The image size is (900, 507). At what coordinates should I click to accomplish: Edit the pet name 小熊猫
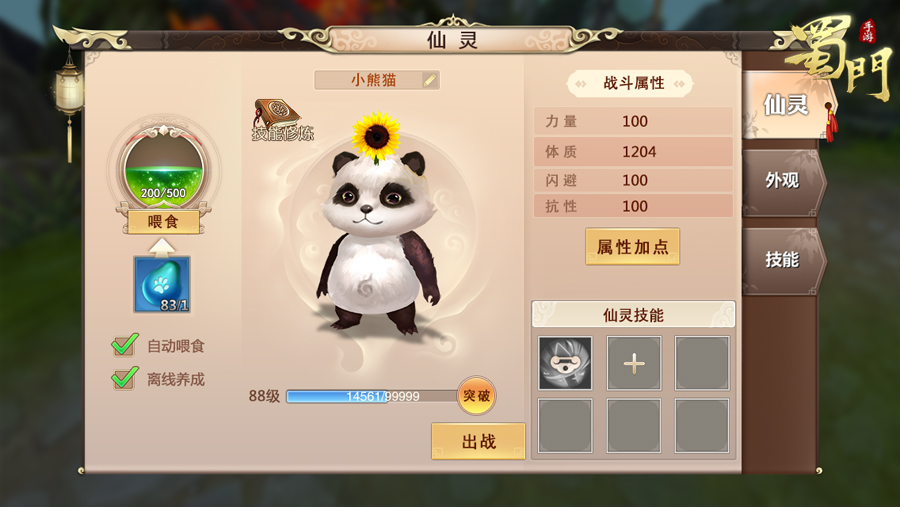[x=431, y=80]
